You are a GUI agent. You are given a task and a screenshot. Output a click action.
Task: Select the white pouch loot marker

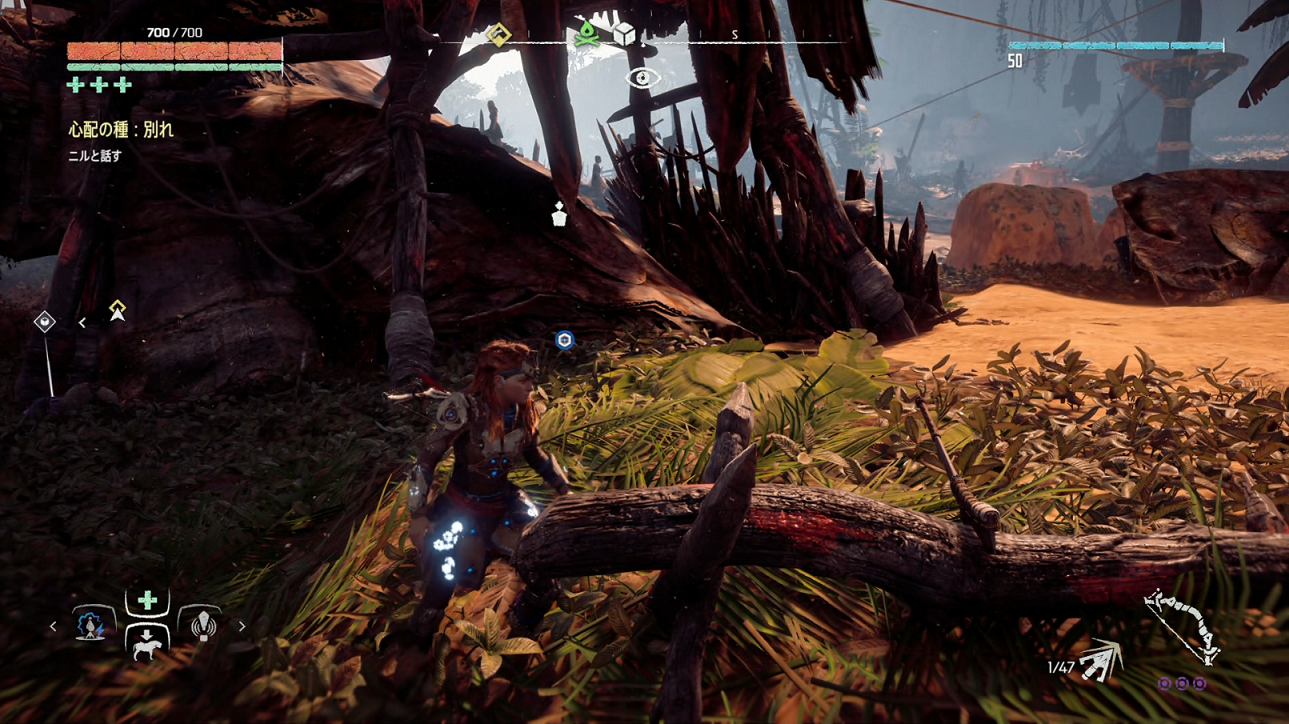(559, 214)
